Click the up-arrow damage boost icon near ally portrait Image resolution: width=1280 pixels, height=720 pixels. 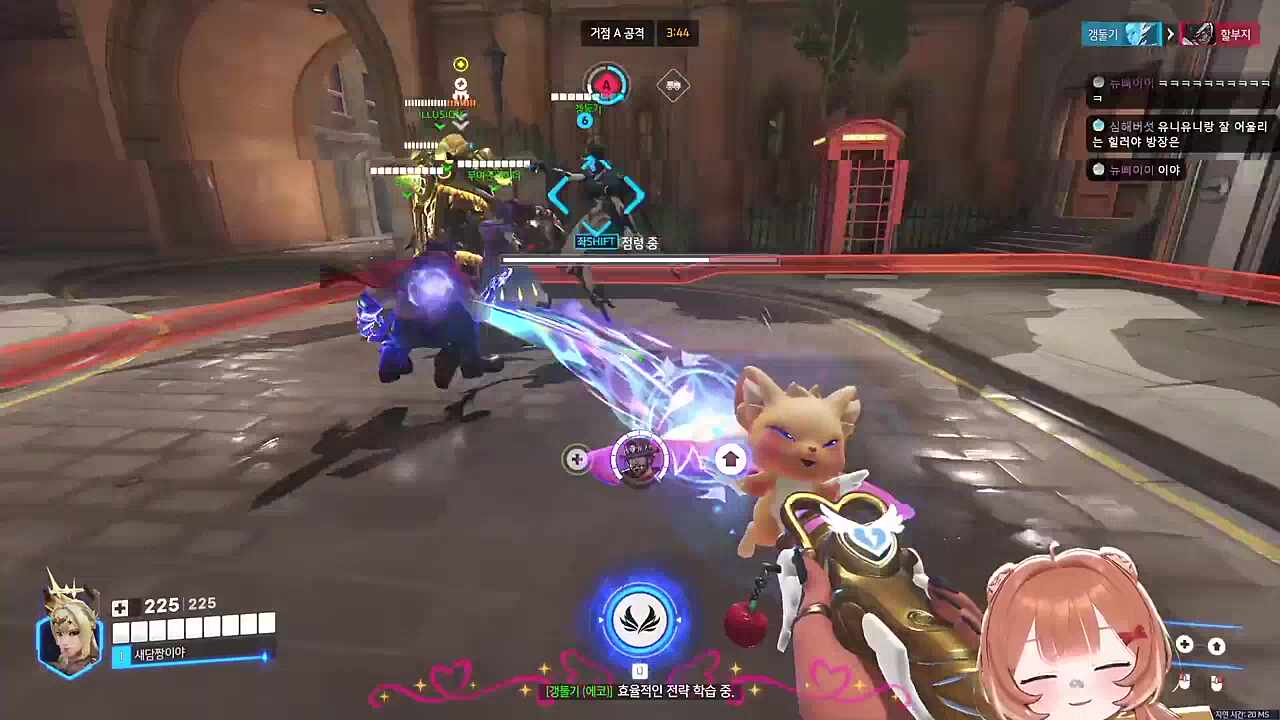click(x=731, y=459)
